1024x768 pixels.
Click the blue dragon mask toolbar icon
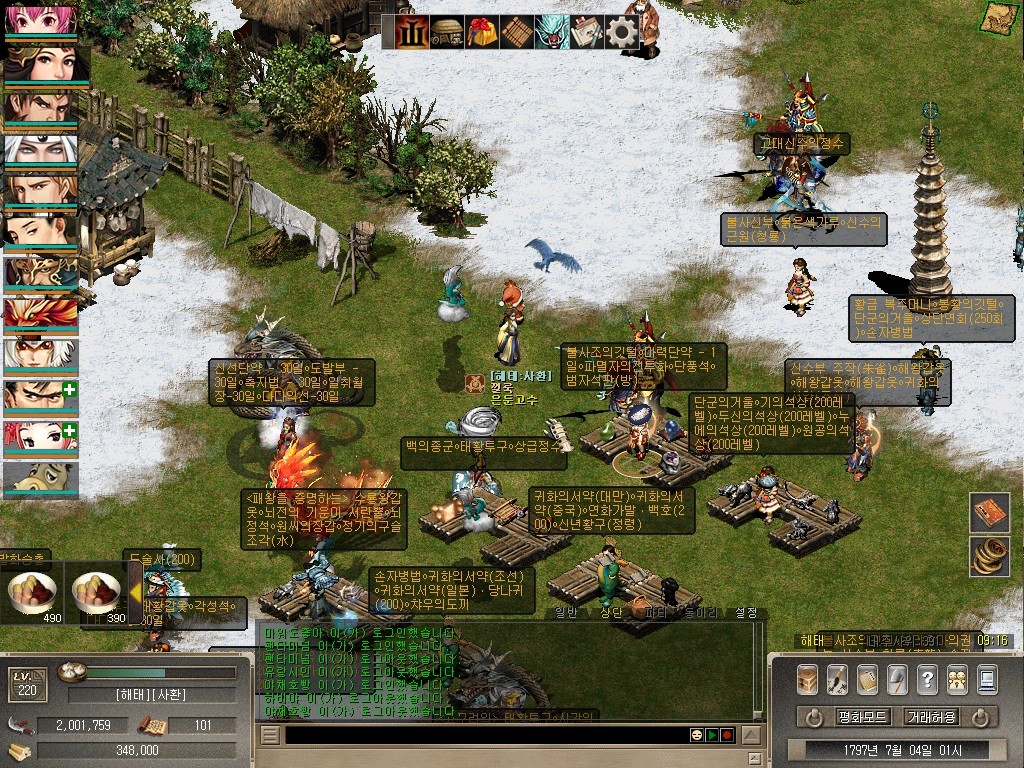pyautogui.click(x=552, y=32)
